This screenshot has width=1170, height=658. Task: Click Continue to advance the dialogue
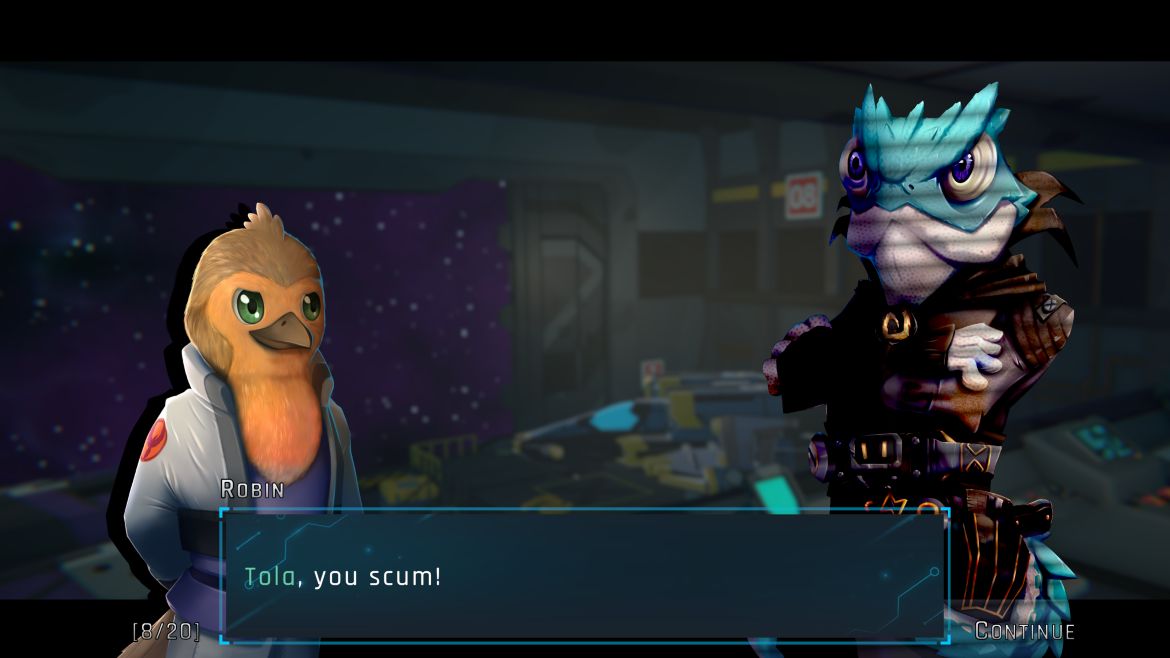click(x=1025, y=631)
